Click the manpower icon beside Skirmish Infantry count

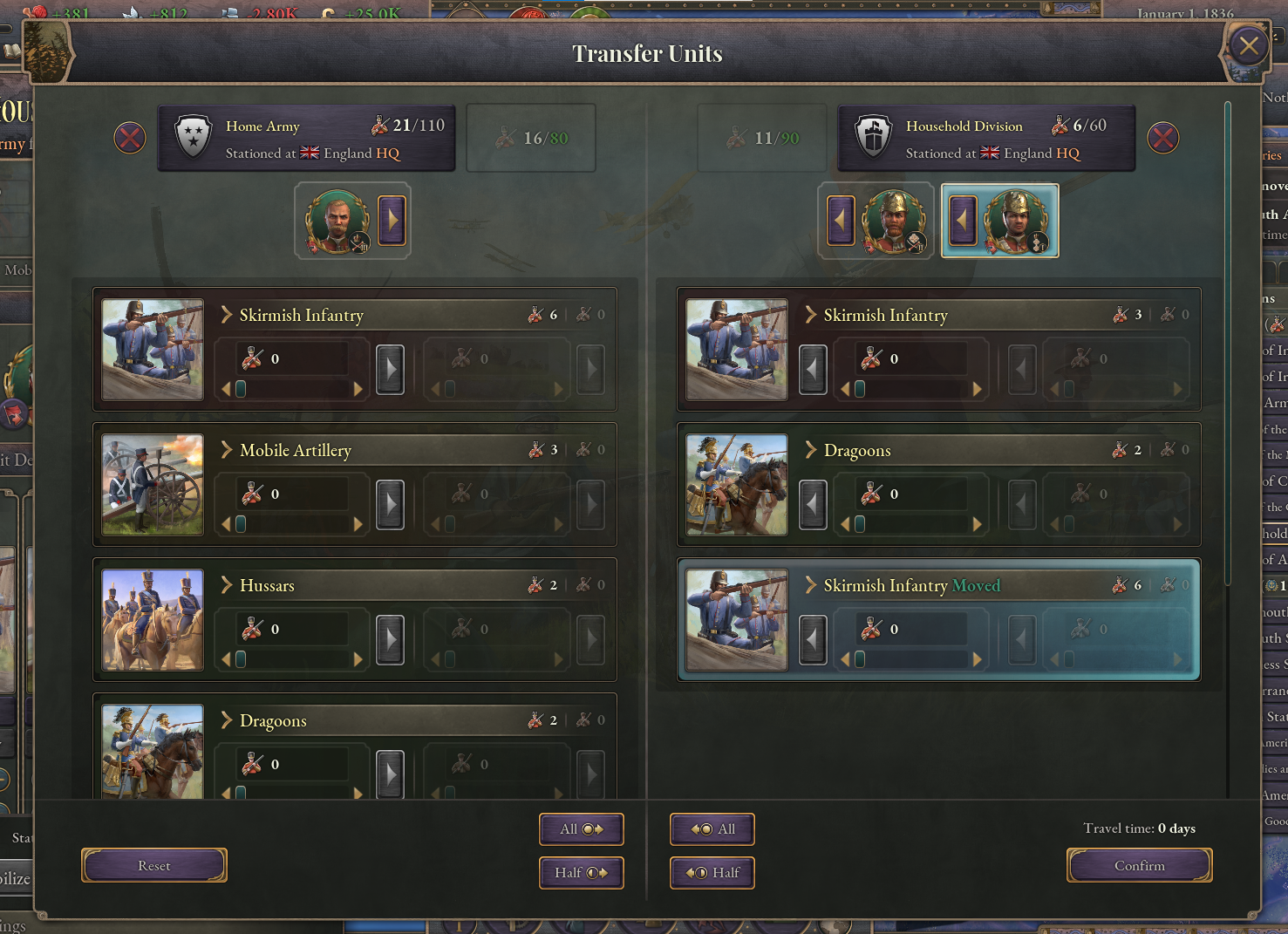coord(534,315)
